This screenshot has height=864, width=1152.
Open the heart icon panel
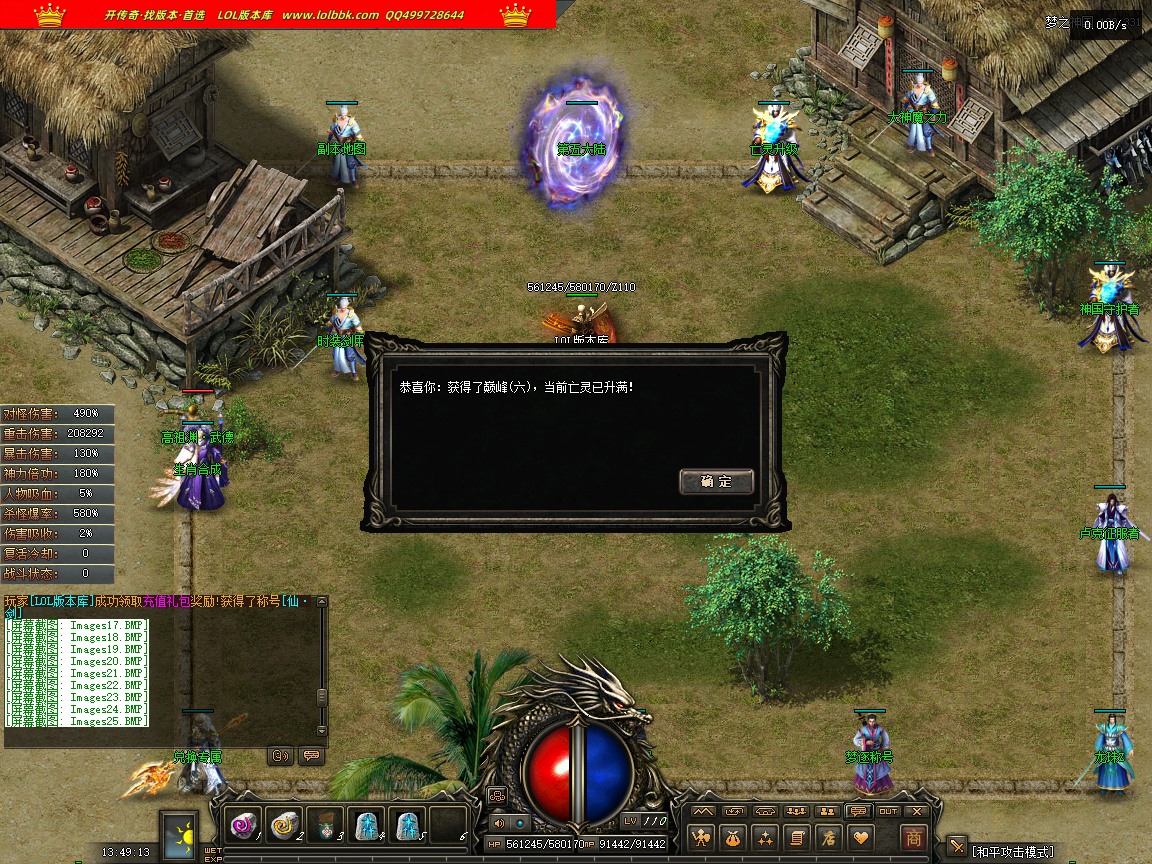(x=859, y=837)
